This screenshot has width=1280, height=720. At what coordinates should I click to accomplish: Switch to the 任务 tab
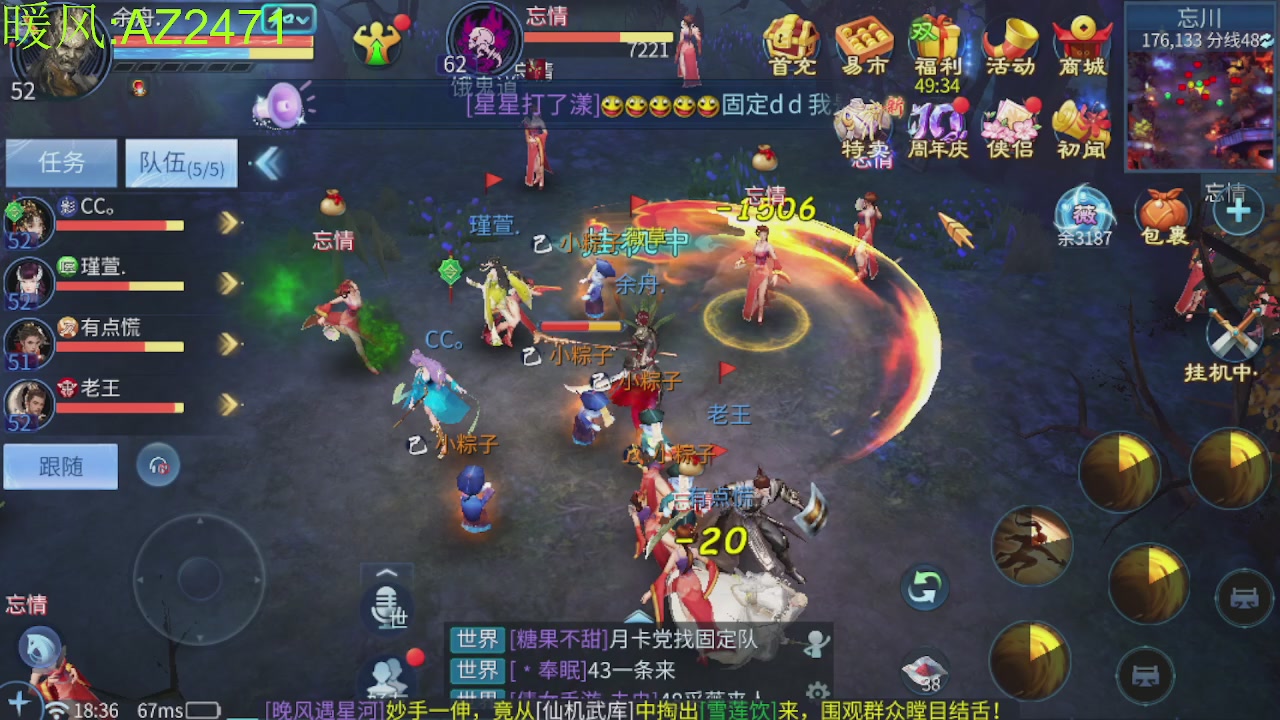tap(60, 163)
